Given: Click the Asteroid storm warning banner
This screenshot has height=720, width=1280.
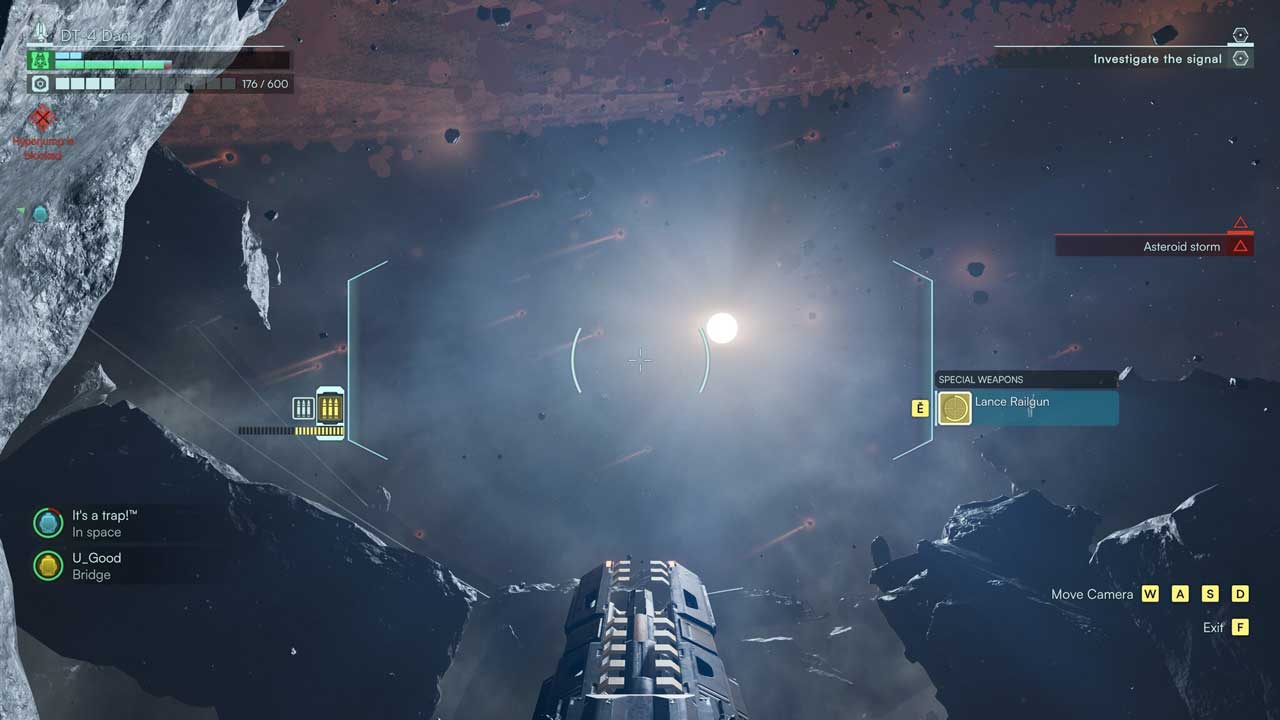Looking at the screenshot, I should [1154, 246].
